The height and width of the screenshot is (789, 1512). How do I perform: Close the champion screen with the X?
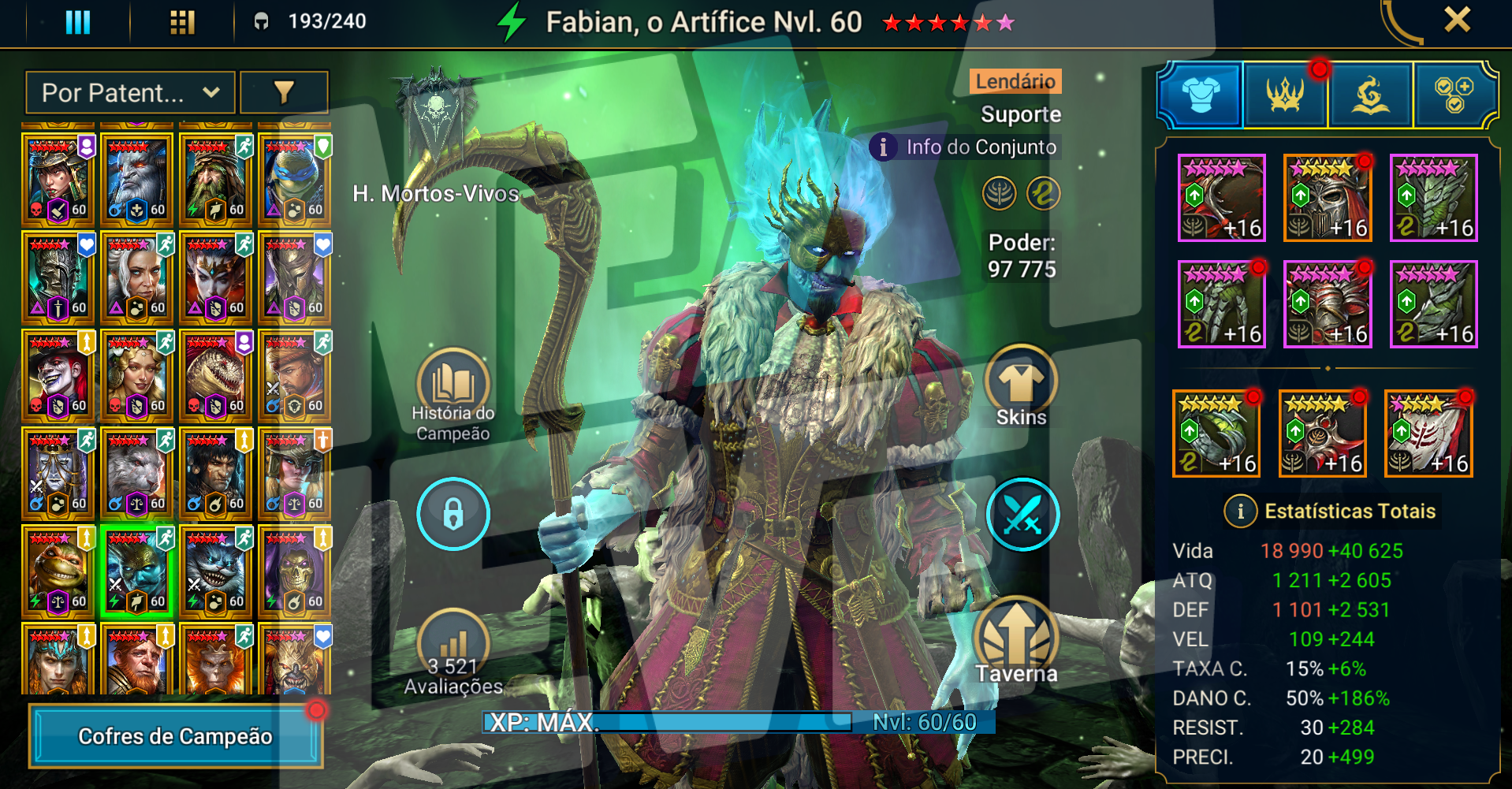[x=1457, y=20]
